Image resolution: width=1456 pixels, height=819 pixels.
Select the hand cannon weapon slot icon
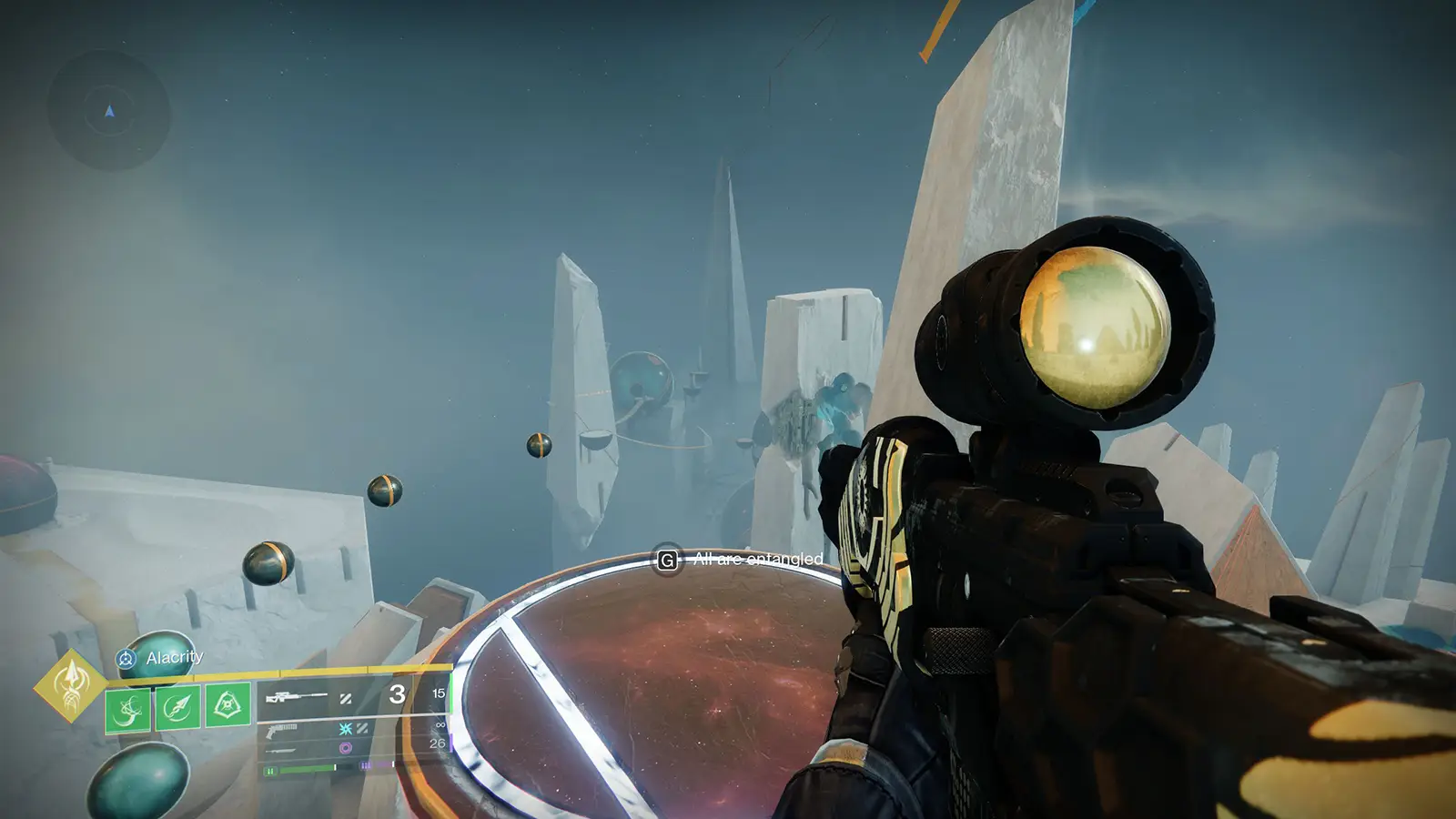click(x=282, y=730)
